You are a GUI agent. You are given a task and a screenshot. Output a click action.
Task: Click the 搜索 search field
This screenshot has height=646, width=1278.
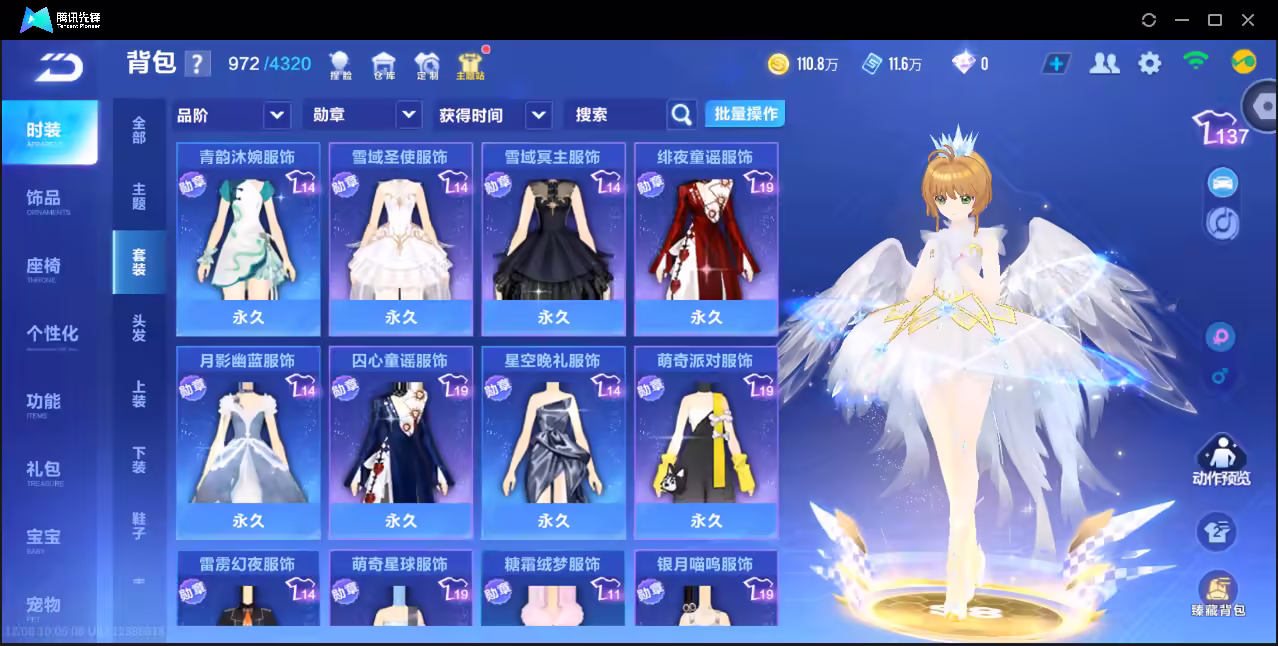[614, 115]
